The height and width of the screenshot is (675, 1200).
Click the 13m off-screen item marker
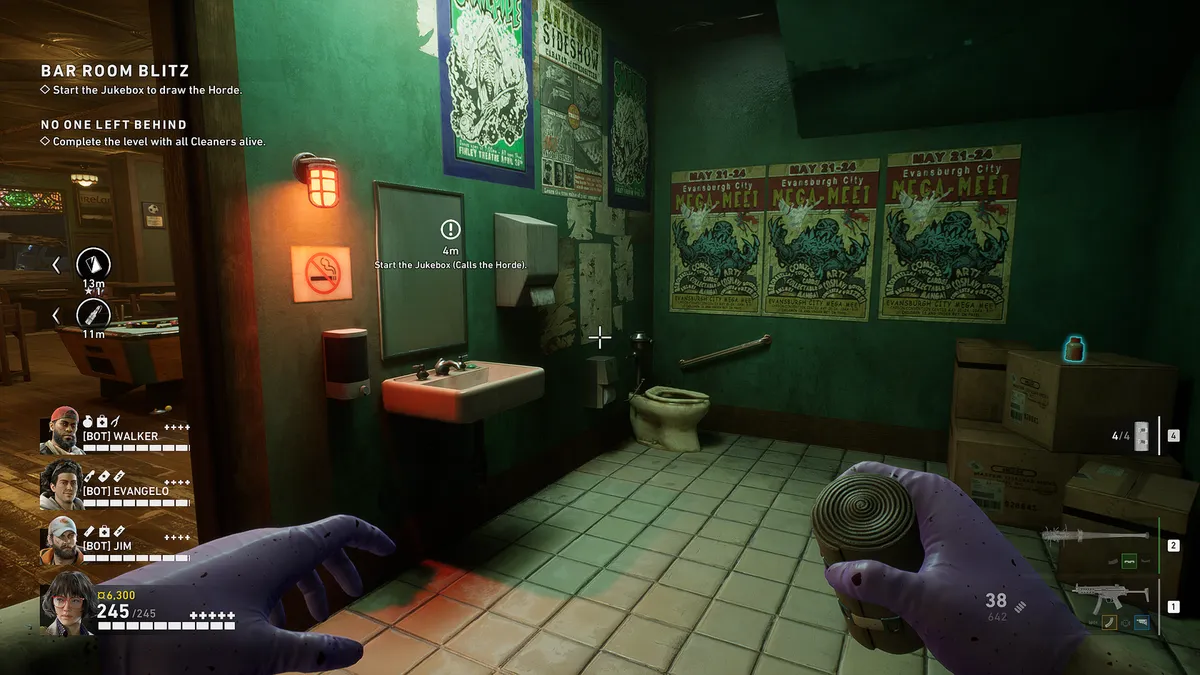pos(94,264)
